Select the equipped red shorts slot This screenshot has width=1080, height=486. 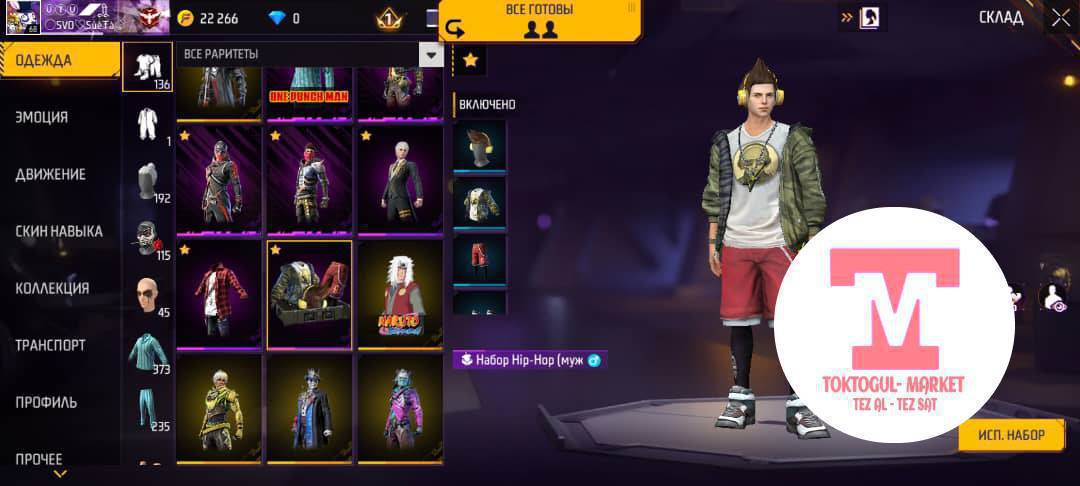[x=480, y=259]
